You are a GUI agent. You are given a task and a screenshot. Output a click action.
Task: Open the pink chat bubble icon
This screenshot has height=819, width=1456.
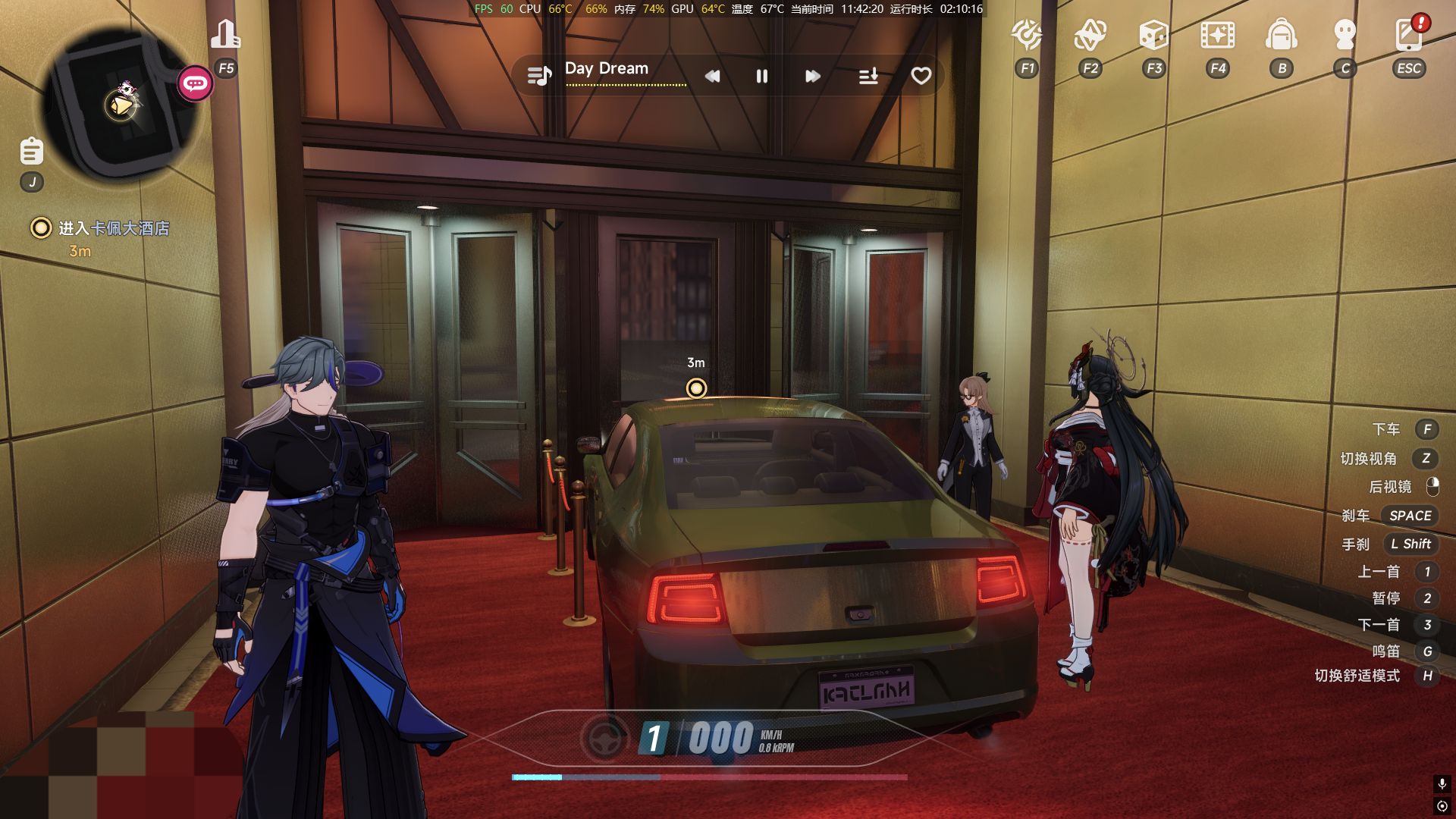coord(195,83)
